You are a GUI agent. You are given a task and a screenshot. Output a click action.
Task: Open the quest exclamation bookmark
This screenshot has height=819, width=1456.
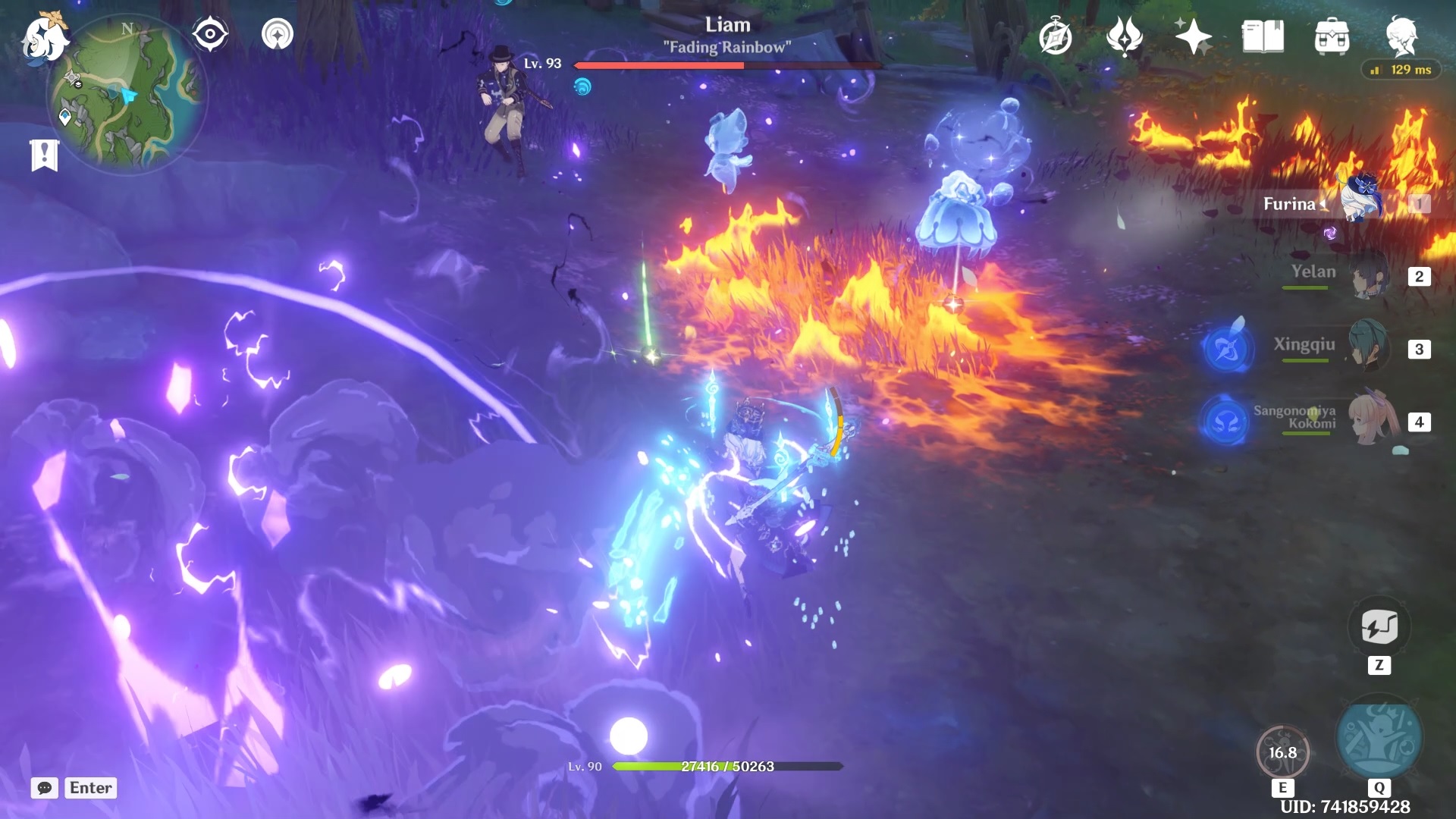[44, 155]
